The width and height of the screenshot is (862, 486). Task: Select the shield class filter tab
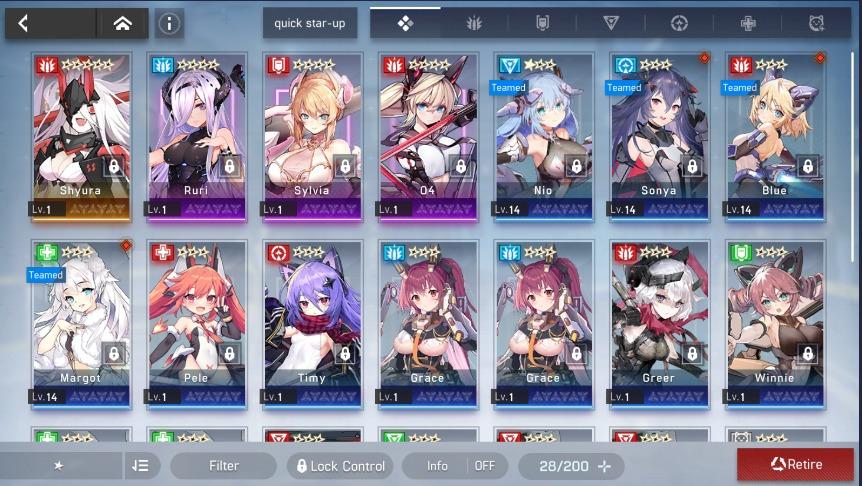click(x=542, y=23)
